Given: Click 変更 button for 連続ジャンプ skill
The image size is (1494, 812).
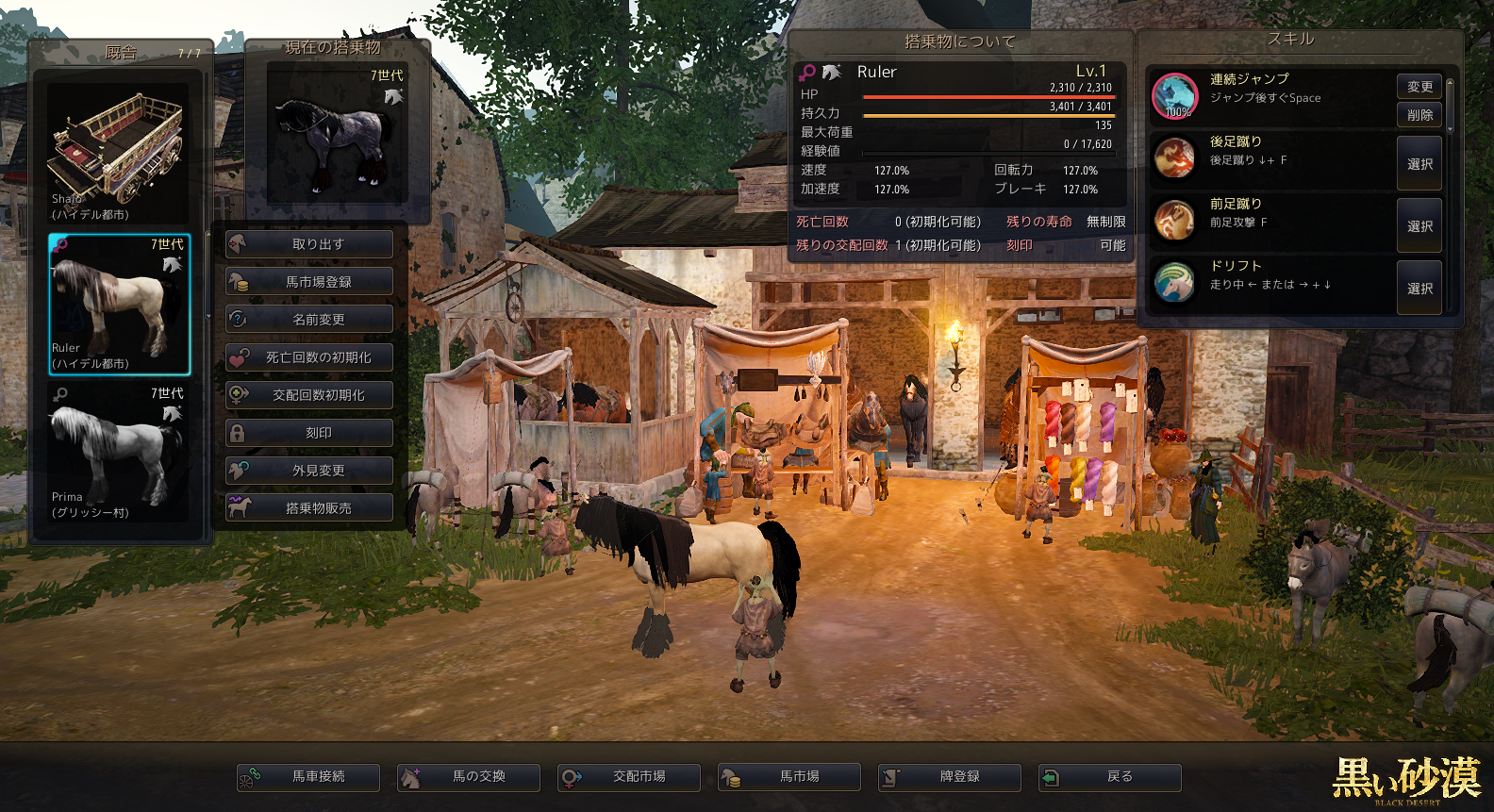Looking at the screenshot, I should 1419,87.
